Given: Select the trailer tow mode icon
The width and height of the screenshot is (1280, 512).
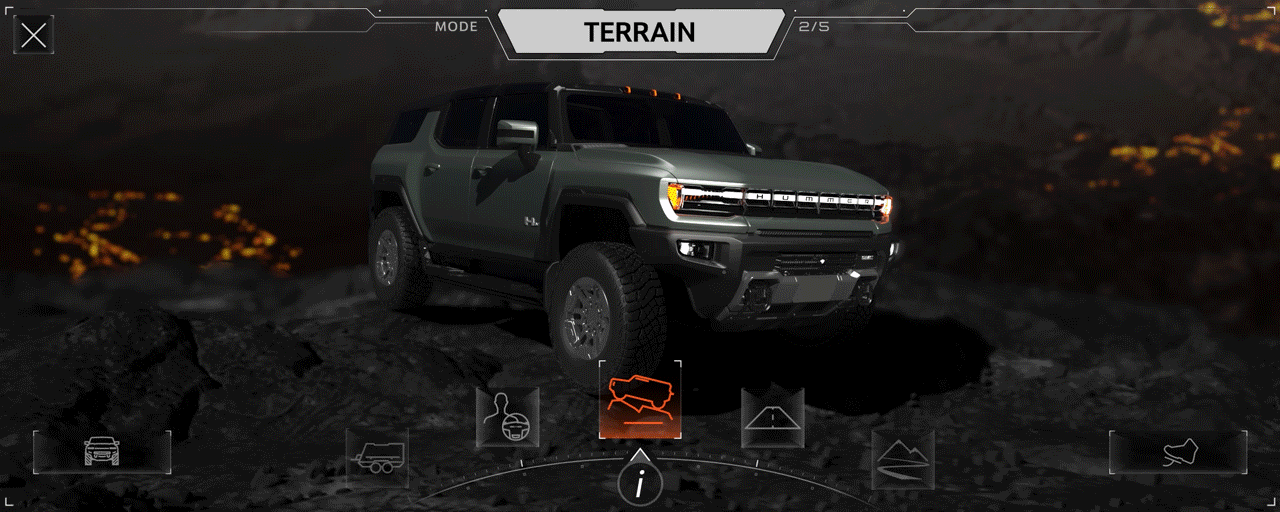Looking at the screenshot, I should click(377, 459).
